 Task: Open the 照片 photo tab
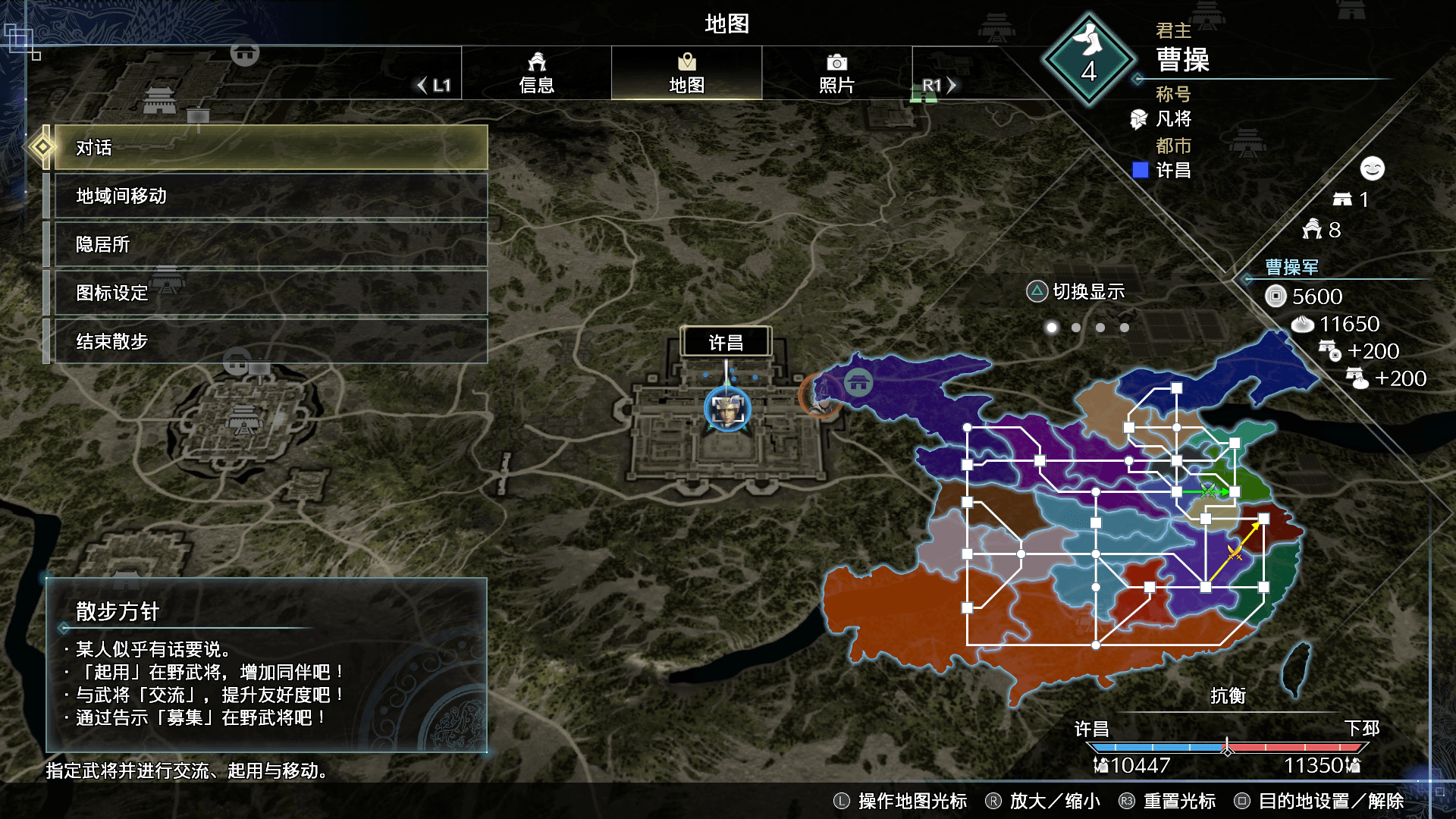pyautogui.click(x=836, y=74)
